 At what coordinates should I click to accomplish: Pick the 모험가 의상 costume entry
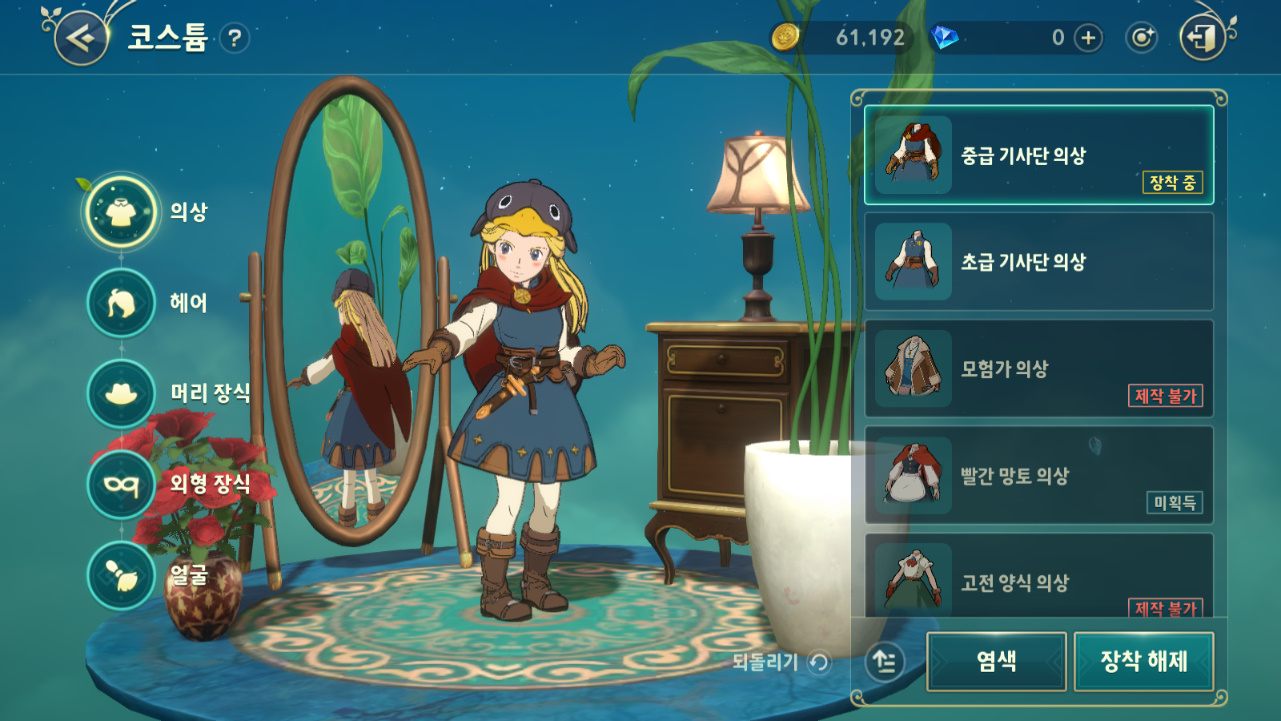pos(1038,369)
